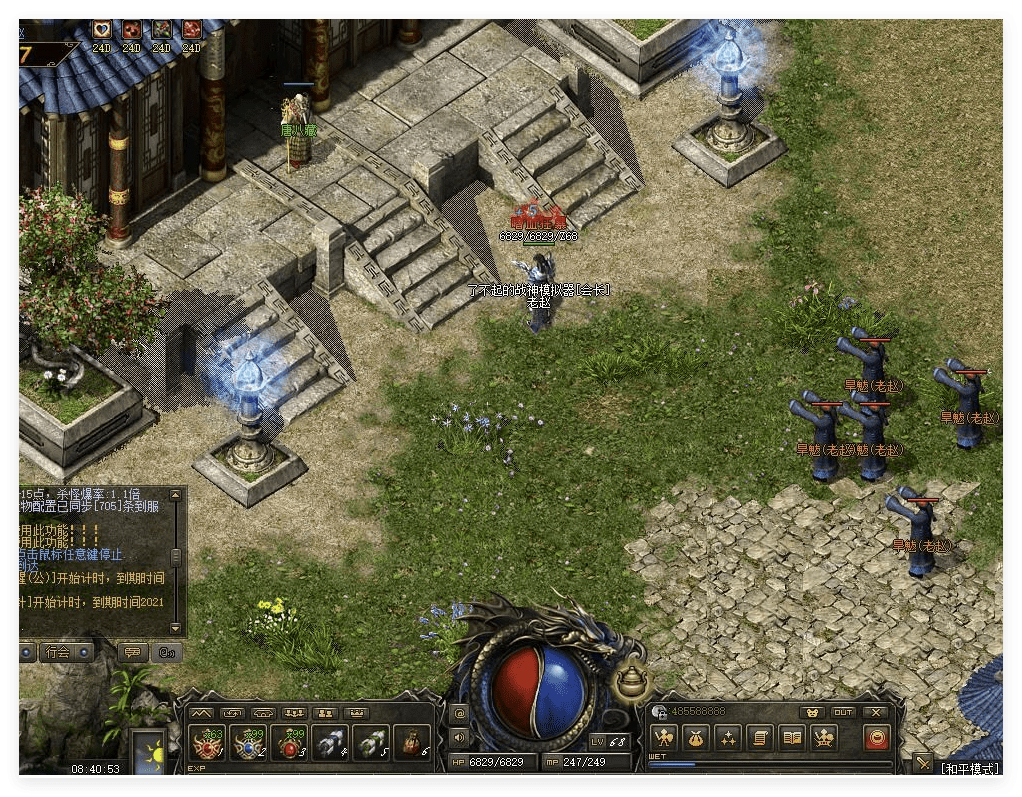This screenshot has width=1022, height=797.
Task: Click the red round shop button
Action: point(876,738)
